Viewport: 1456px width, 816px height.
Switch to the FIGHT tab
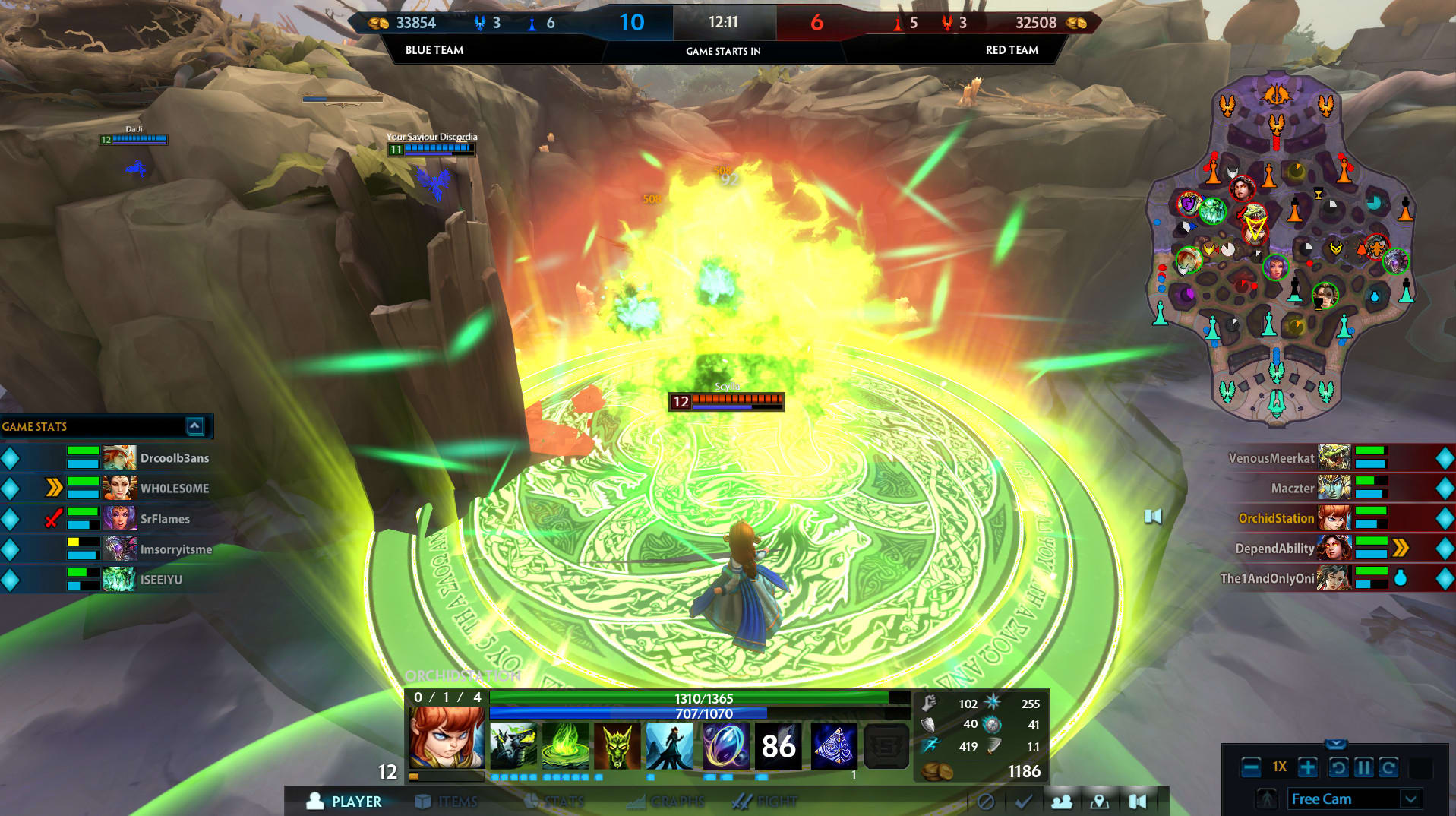coord(765,802)
